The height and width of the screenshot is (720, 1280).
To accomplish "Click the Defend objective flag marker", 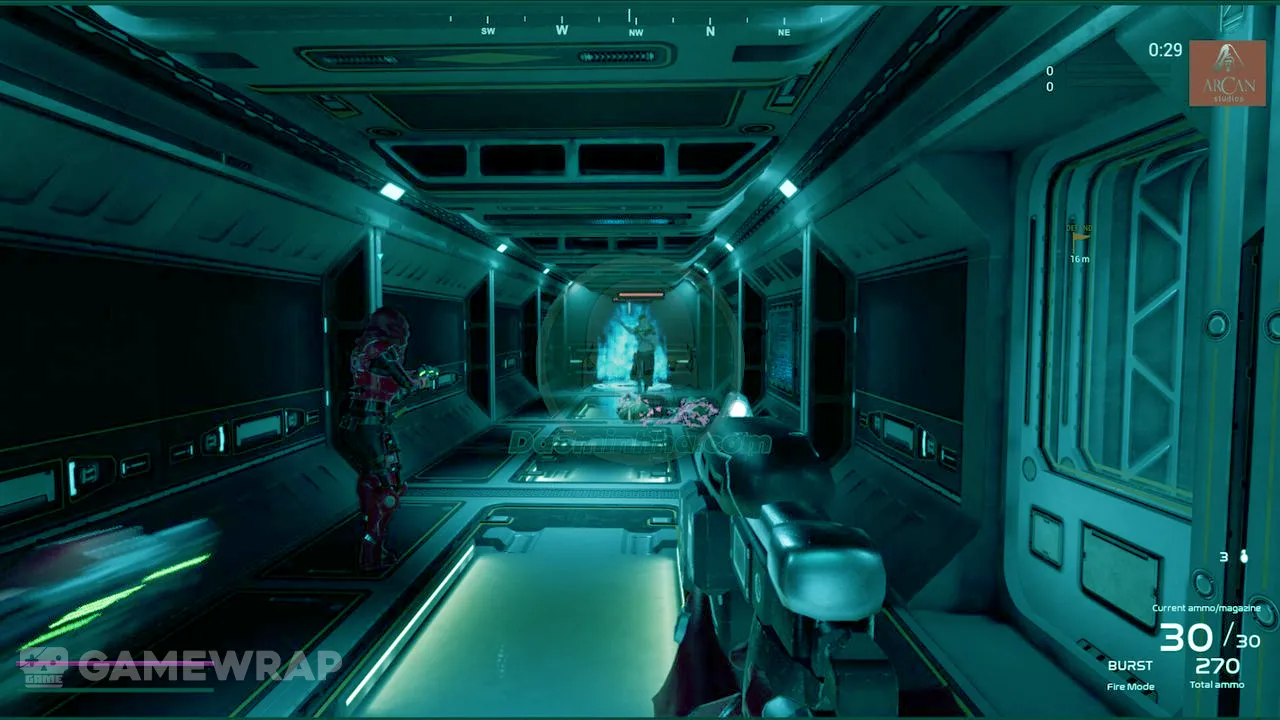I will 1079,237.
